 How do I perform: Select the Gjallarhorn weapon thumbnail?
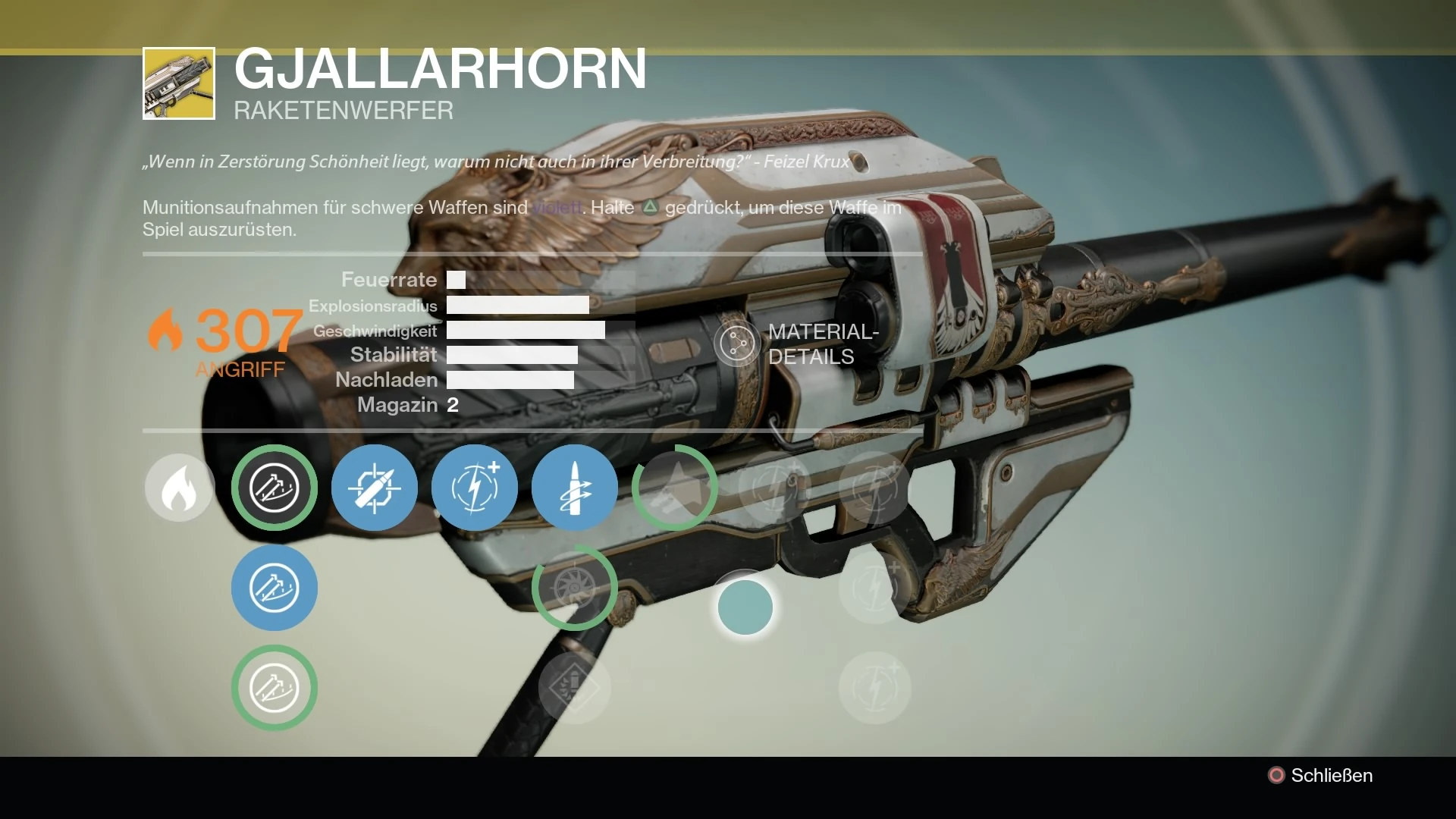point(178,83)
